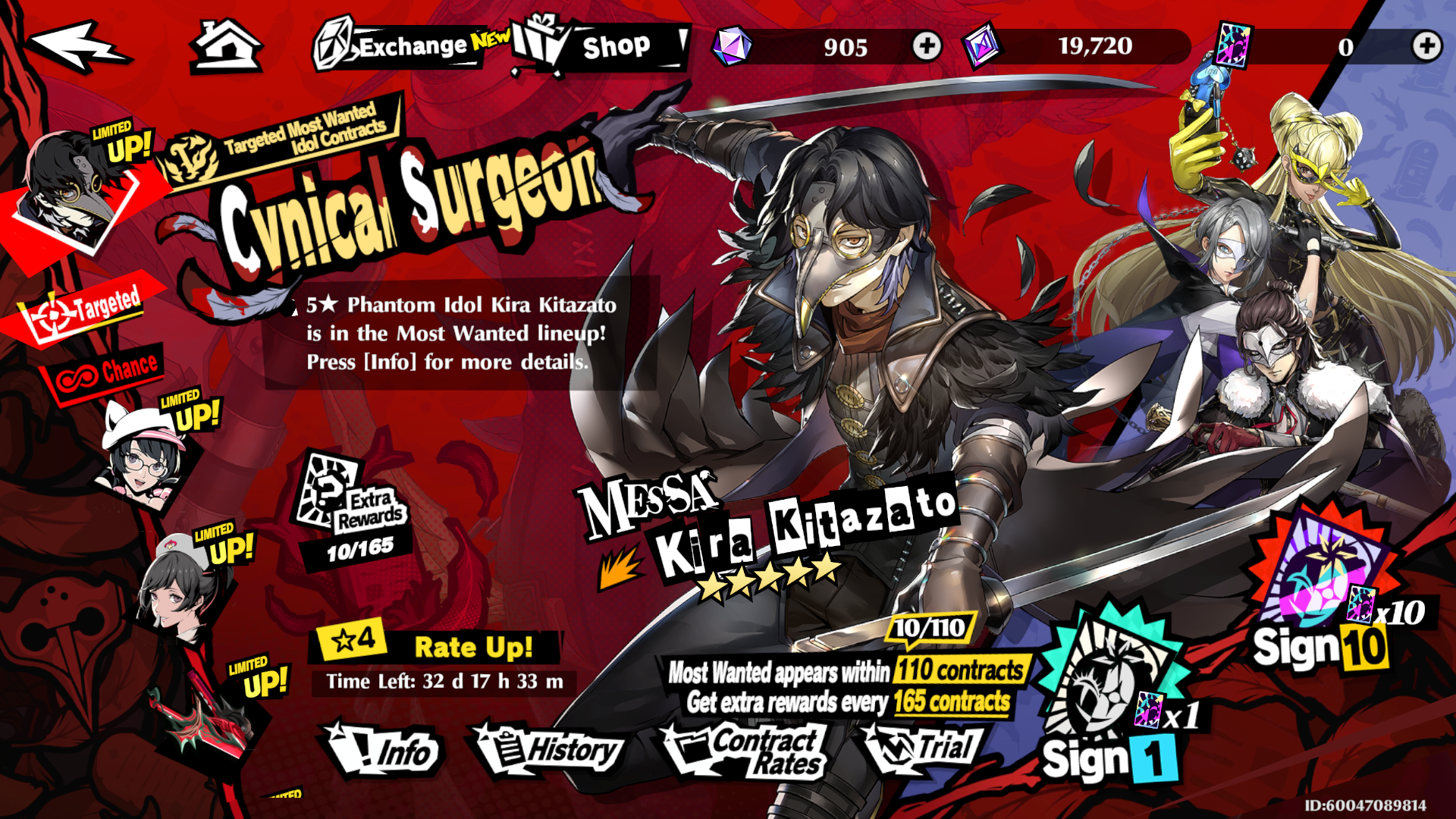
Task: View contract History
Action: click(x=550, y=751)
